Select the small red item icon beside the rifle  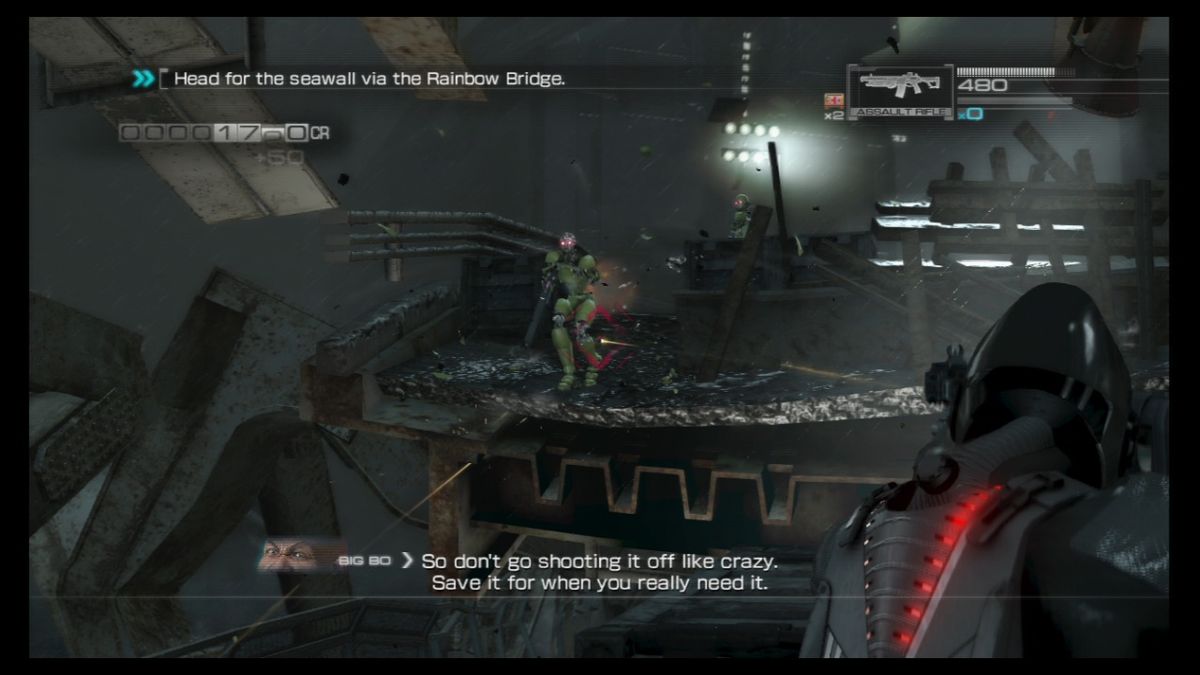[832, 100]
